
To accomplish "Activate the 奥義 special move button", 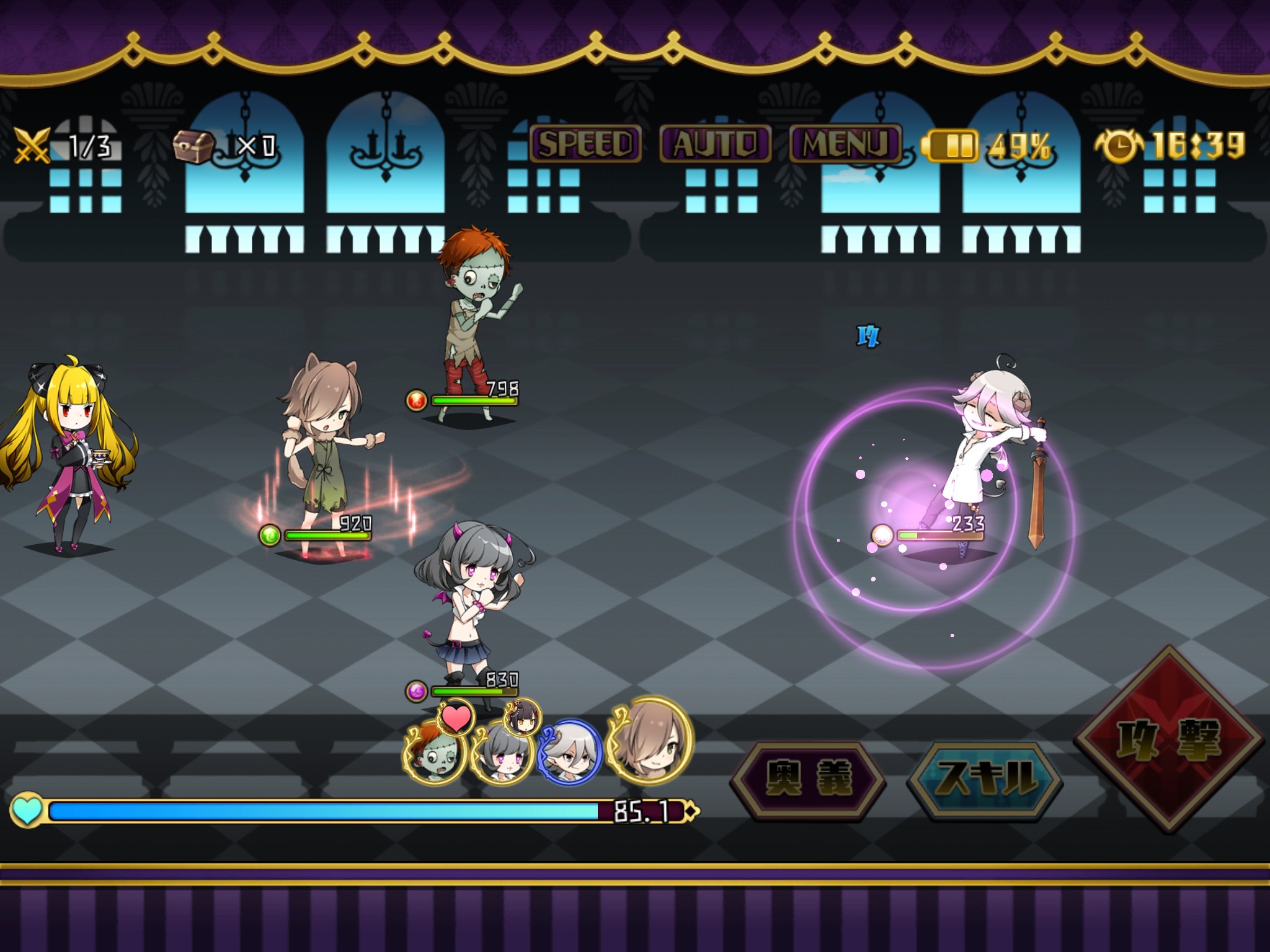I will click(808, 778).
